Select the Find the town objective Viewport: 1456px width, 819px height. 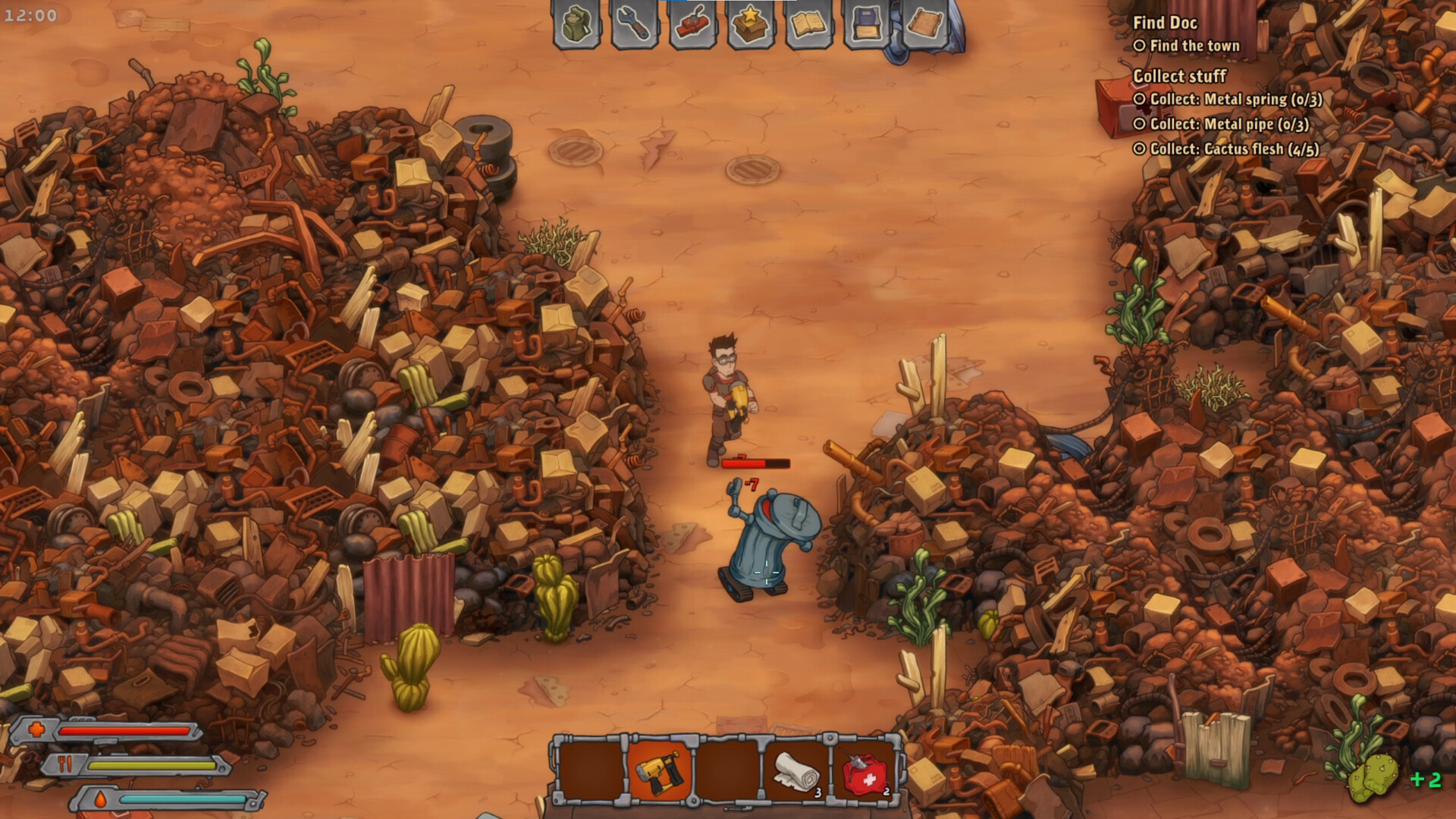pos(1194,46)
